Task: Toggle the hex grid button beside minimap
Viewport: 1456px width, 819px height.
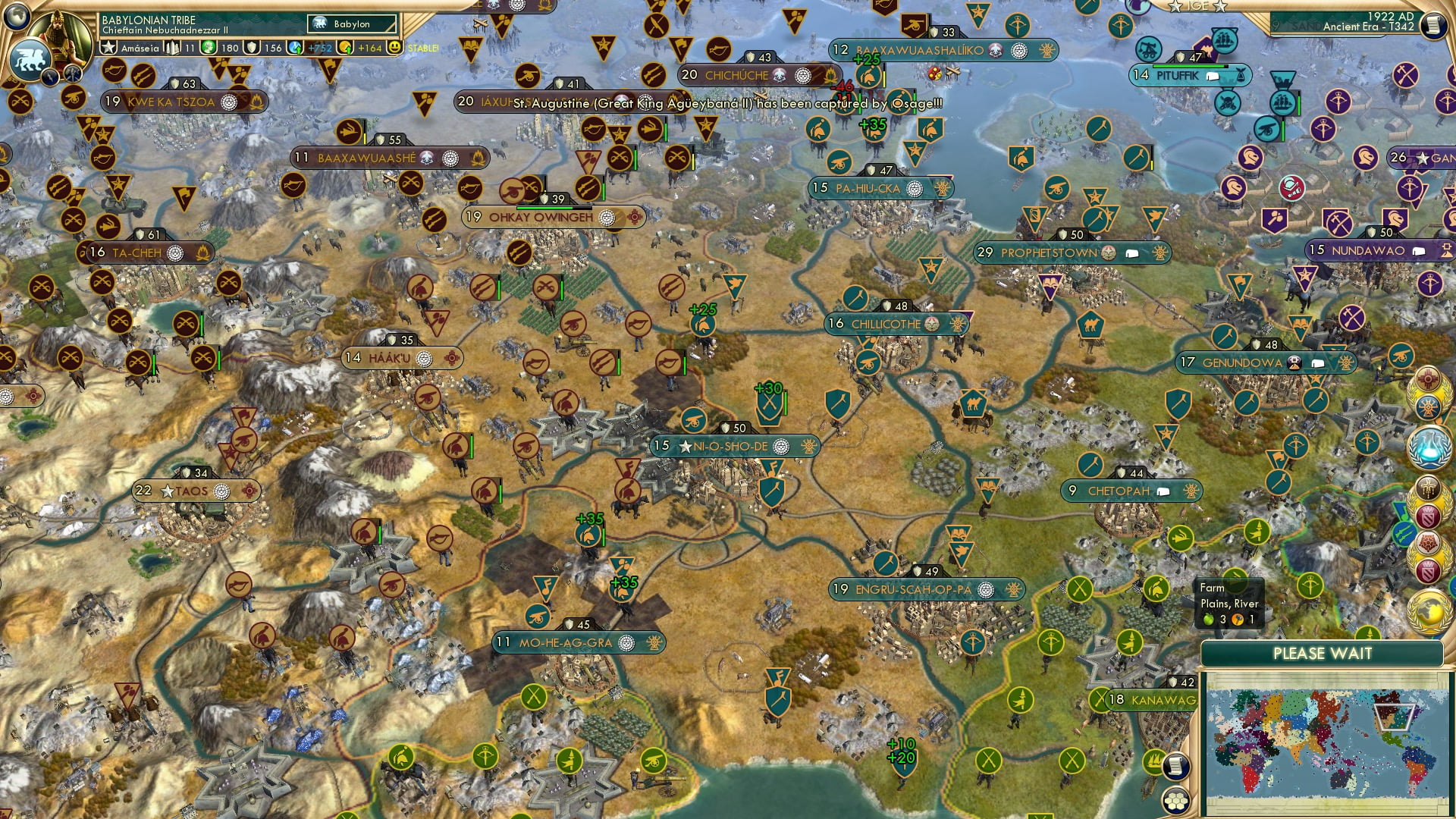Action: [1175, 800]
